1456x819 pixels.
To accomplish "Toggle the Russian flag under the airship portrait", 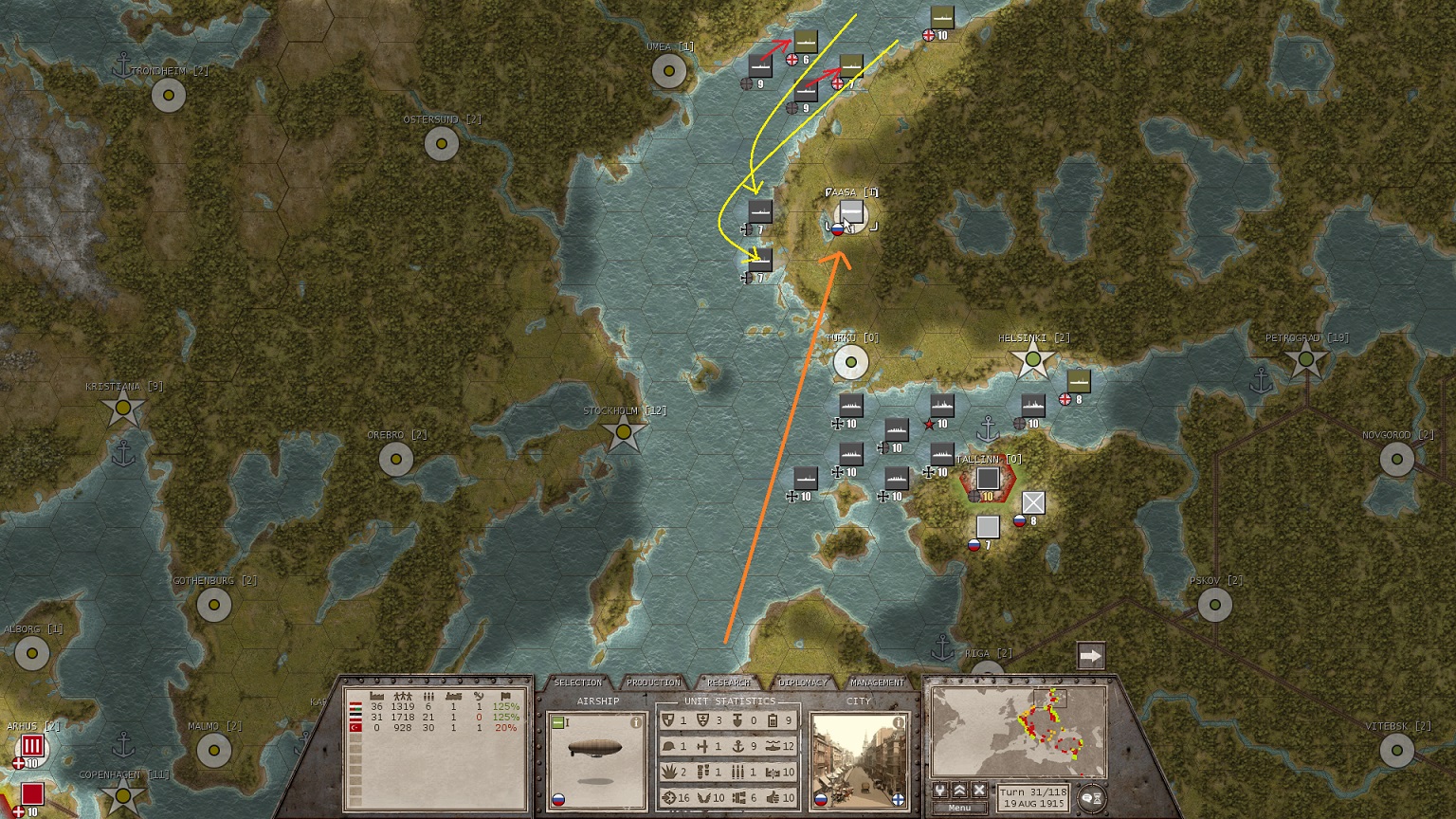I will 559,800.
